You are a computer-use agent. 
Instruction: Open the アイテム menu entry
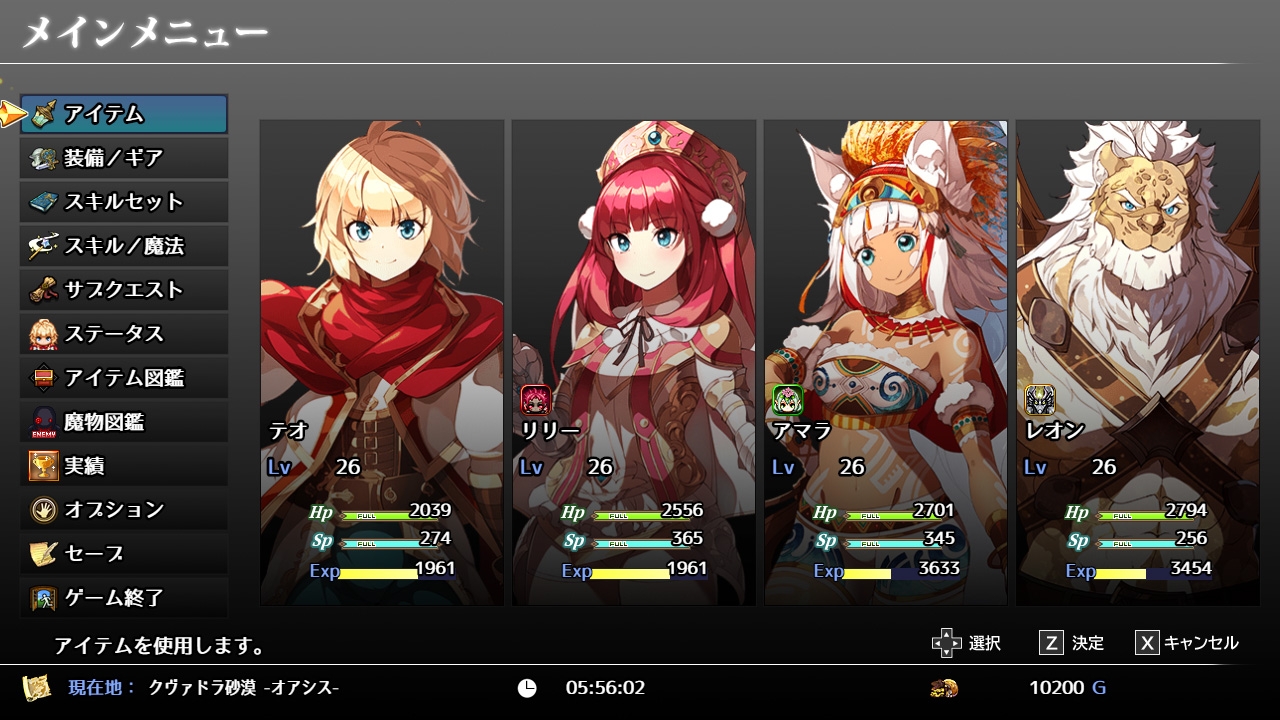(124, 114)
